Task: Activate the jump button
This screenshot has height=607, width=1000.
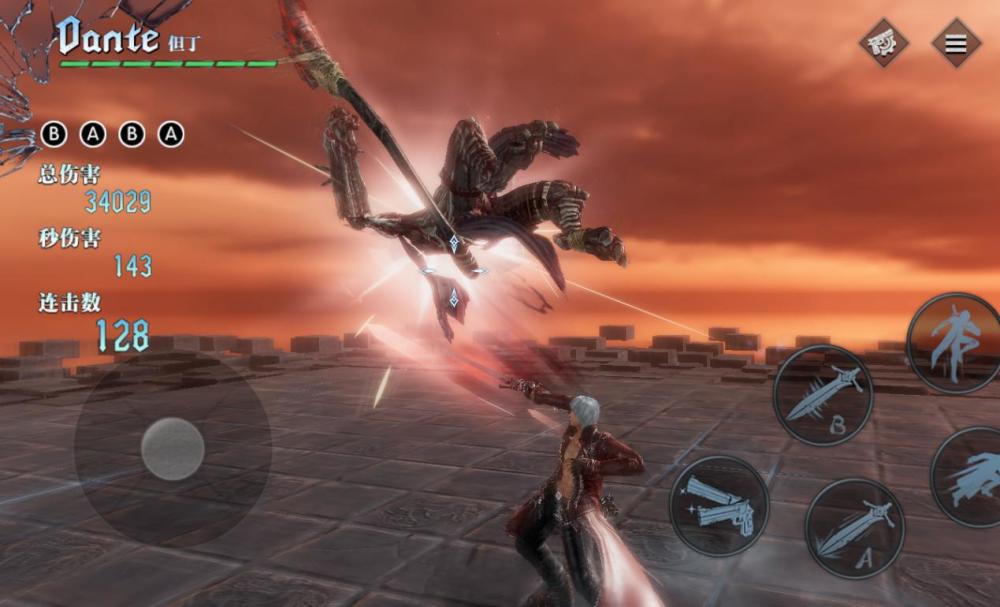Action: point(954,342)
